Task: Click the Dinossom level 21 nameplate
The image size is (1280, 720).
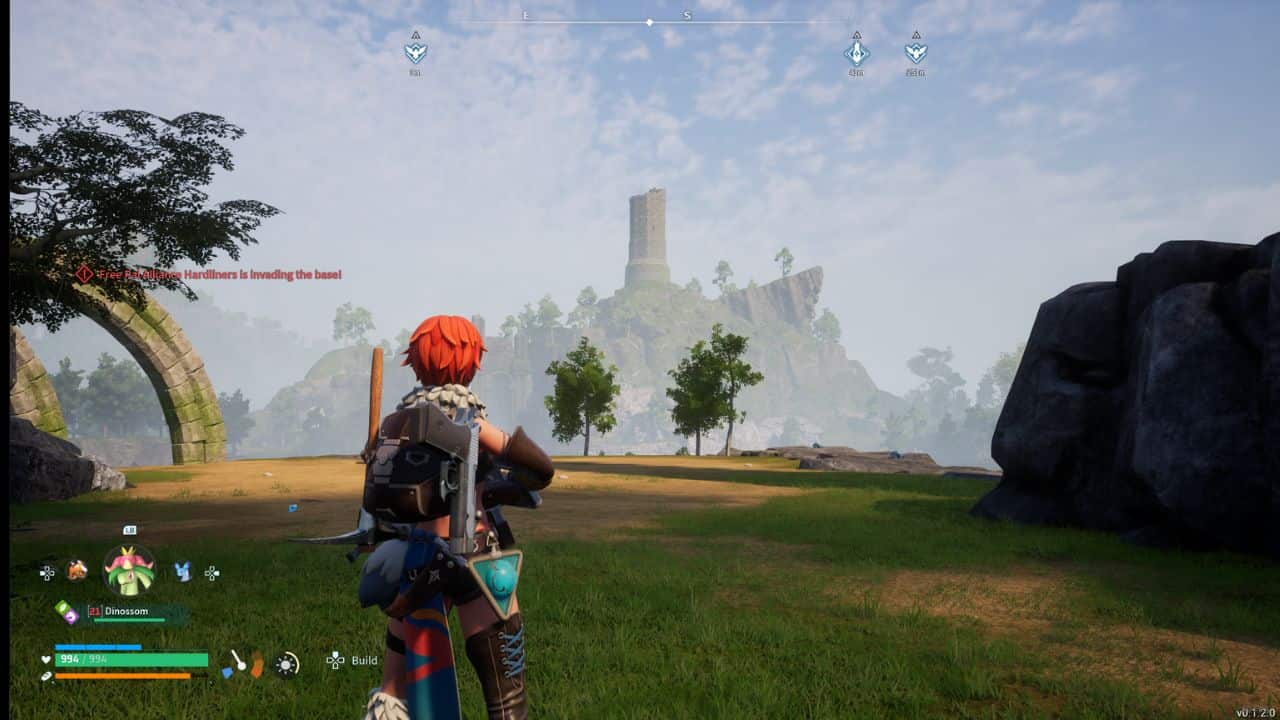Action: (137, 612)
